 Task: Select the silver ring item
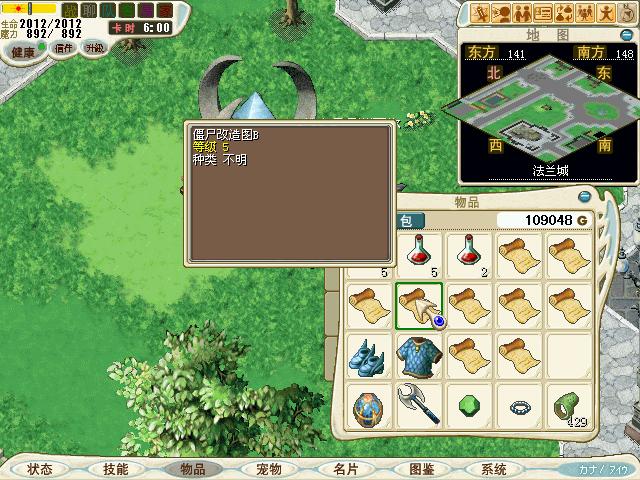coord(519,407)
